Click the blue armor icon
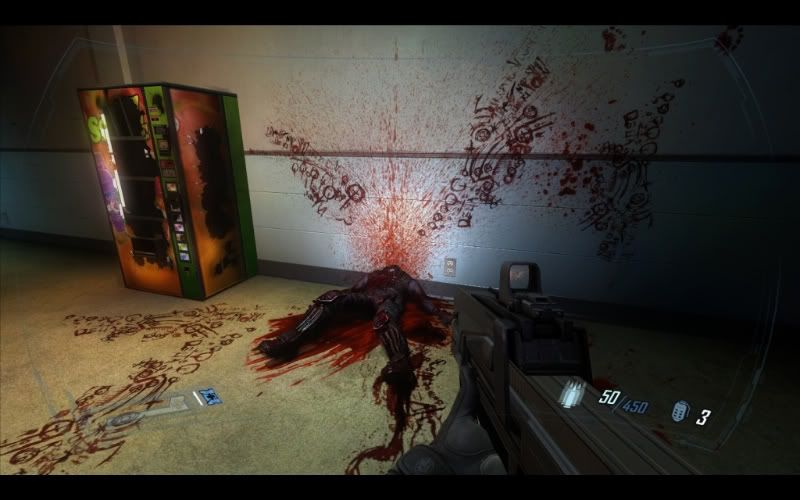This screenshot has height=500, width=800. tap(209, 396)
